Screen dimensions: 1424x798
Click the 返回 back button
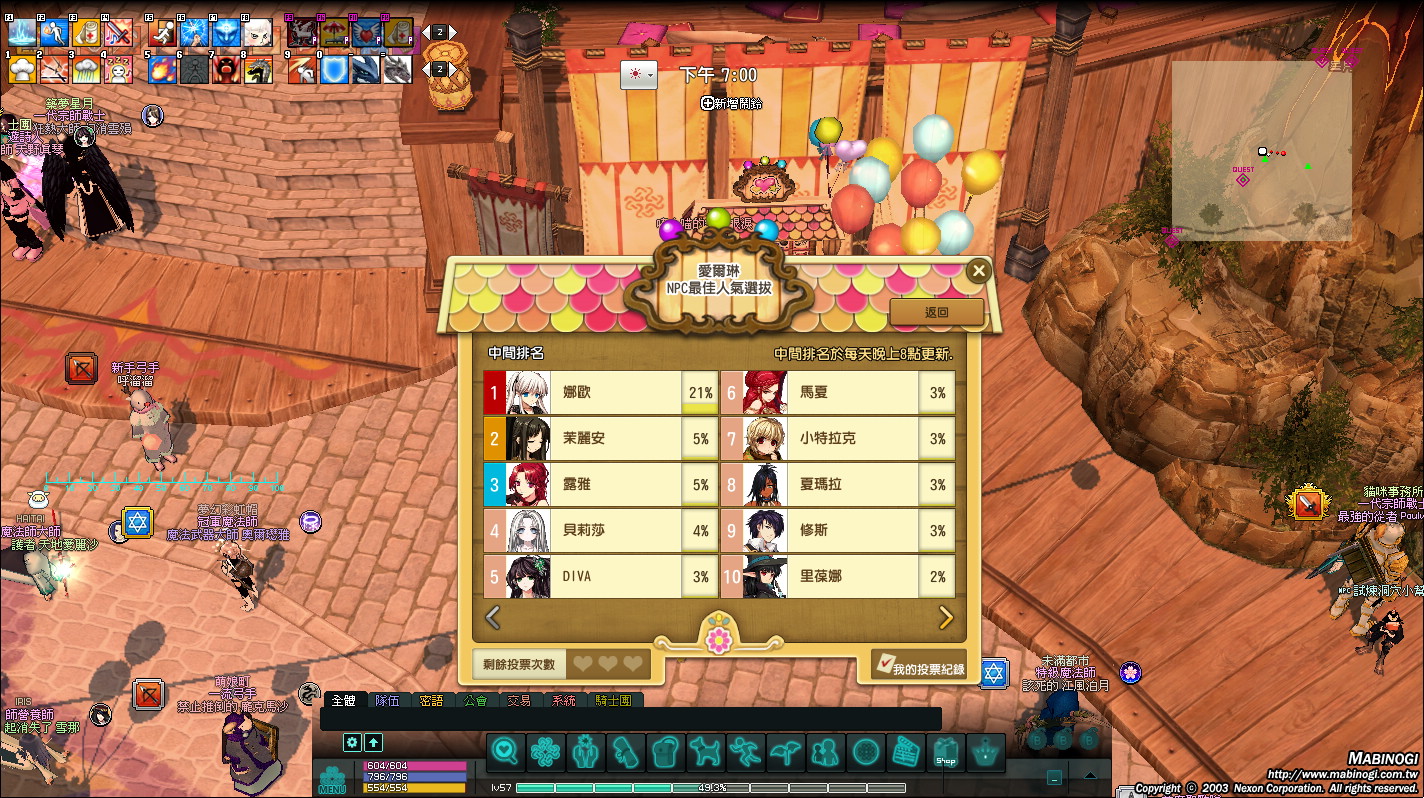click(x=936, y=312)
